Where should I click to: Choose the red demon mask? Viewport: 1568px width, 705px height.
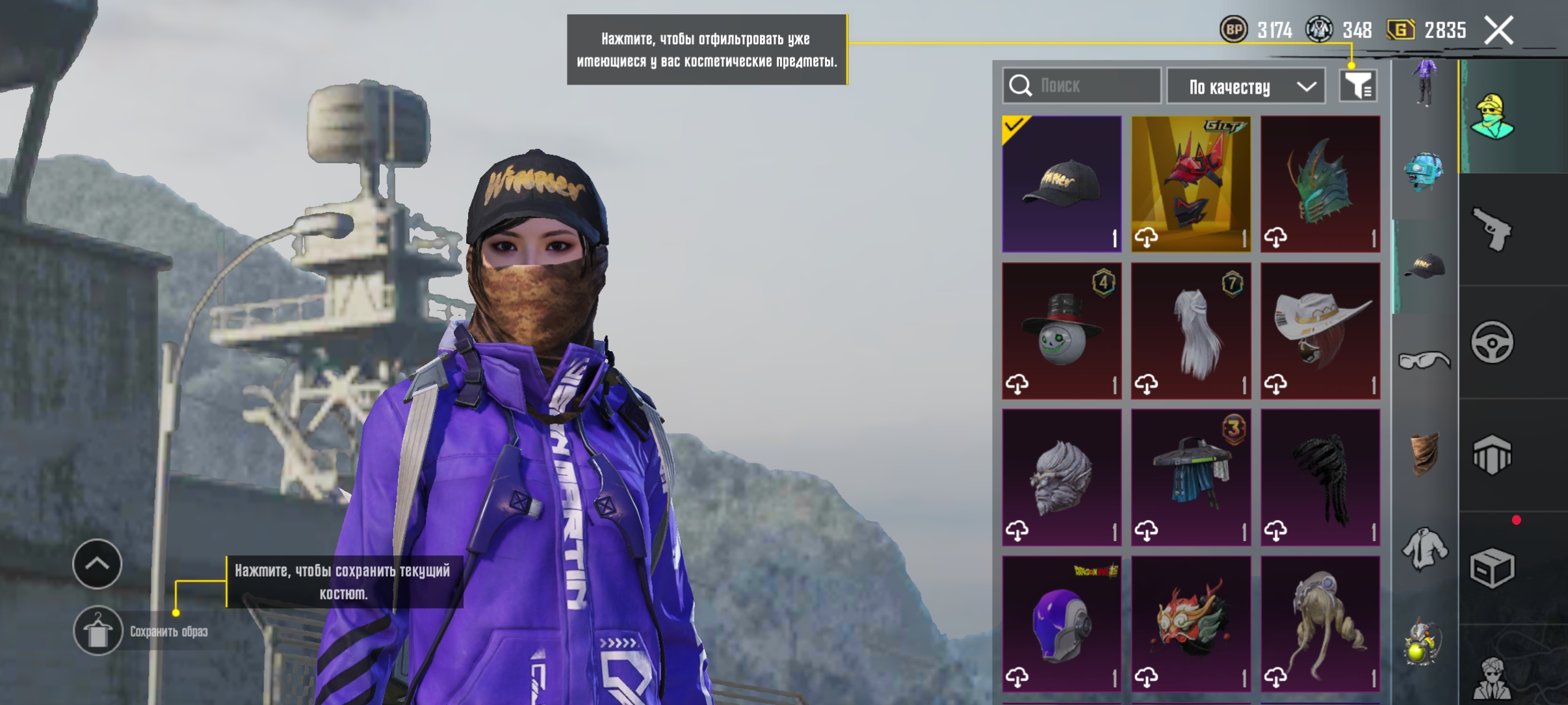[1191, 623]
